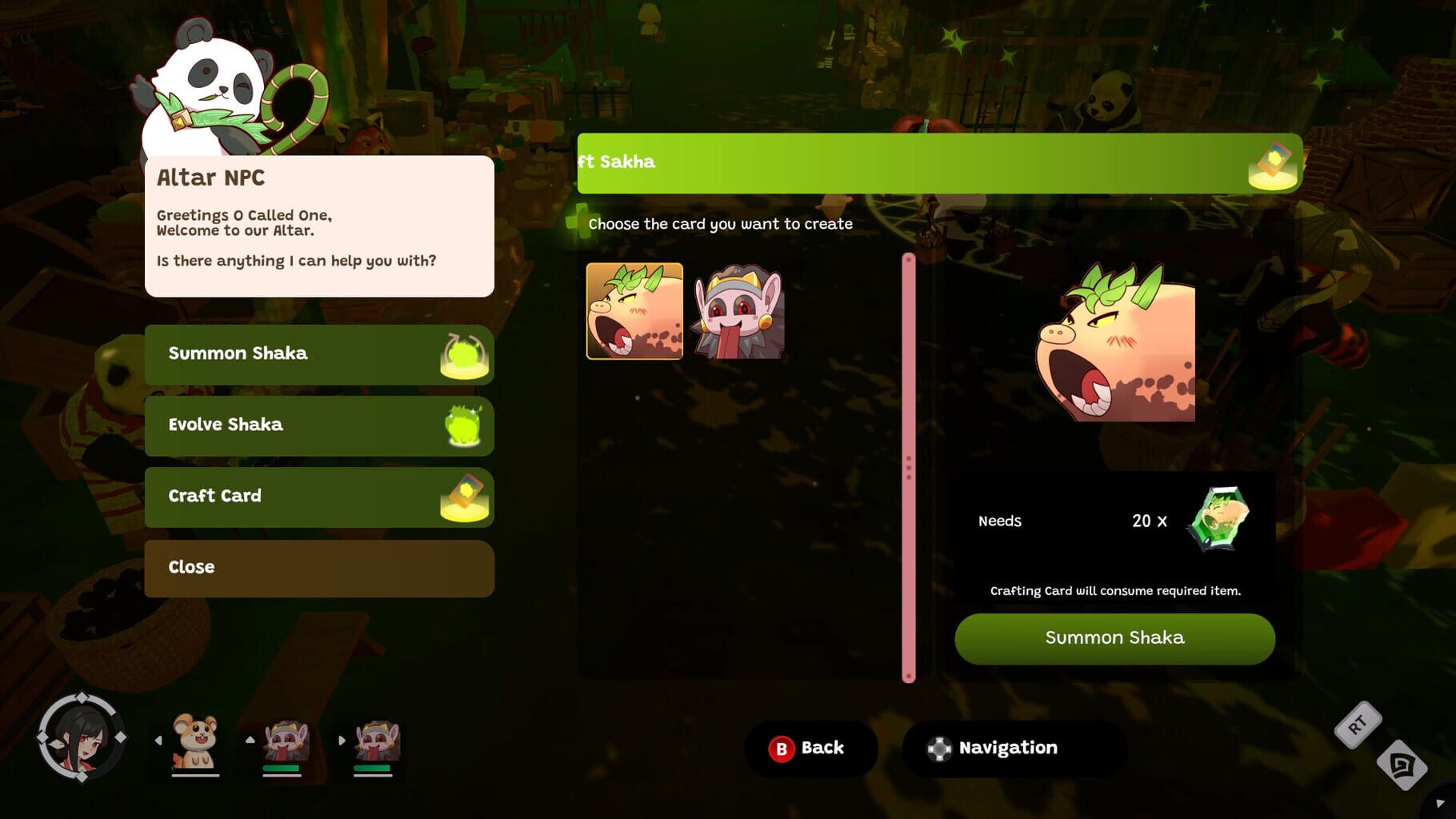
Task: Click the left arrow beside the hamster portrait
Action: pyautogui.click(x=158, y=741)
